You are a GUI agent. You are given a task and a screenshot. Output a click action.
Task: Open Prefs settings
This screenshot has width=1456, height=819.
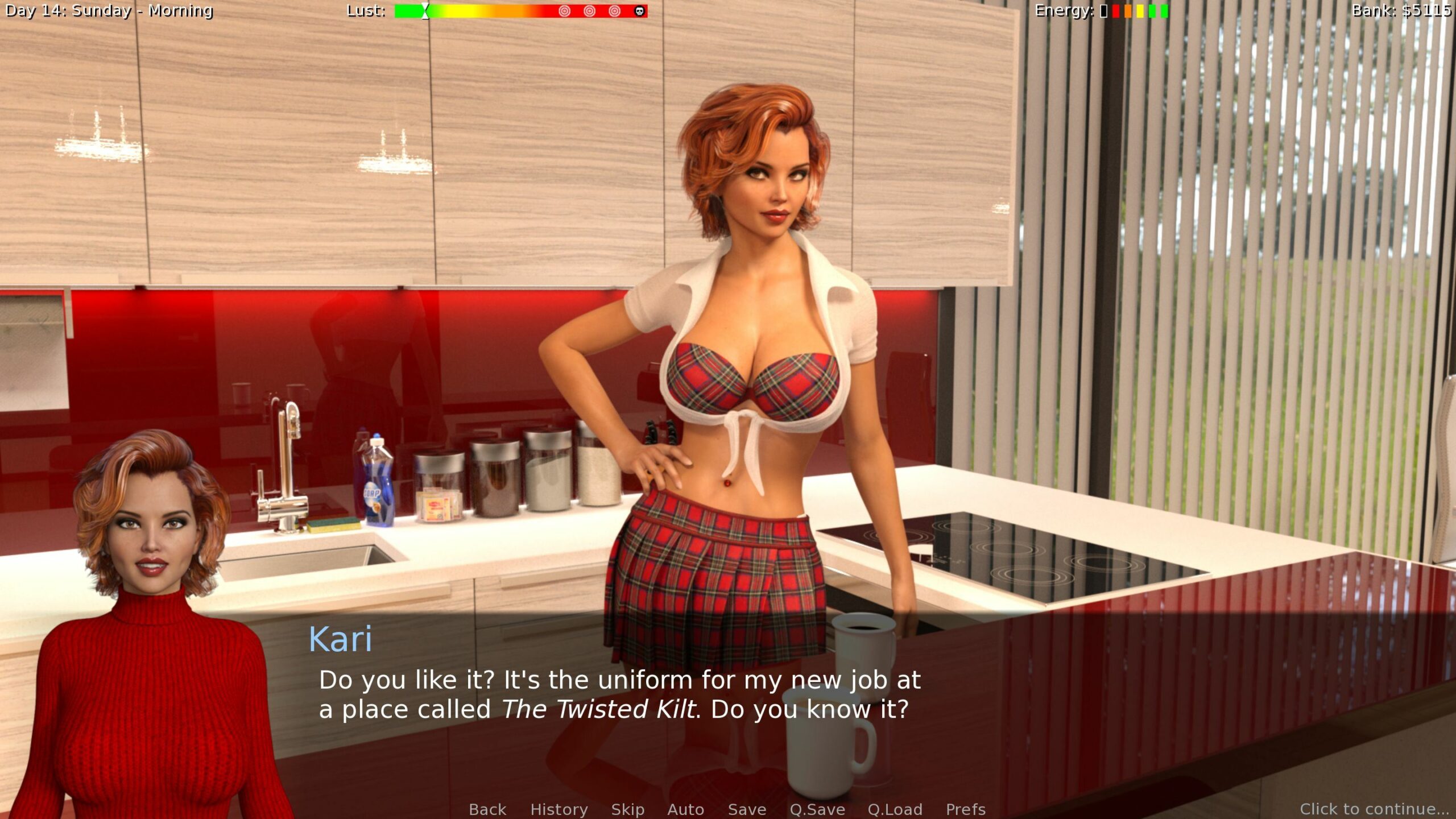point(966,809)
